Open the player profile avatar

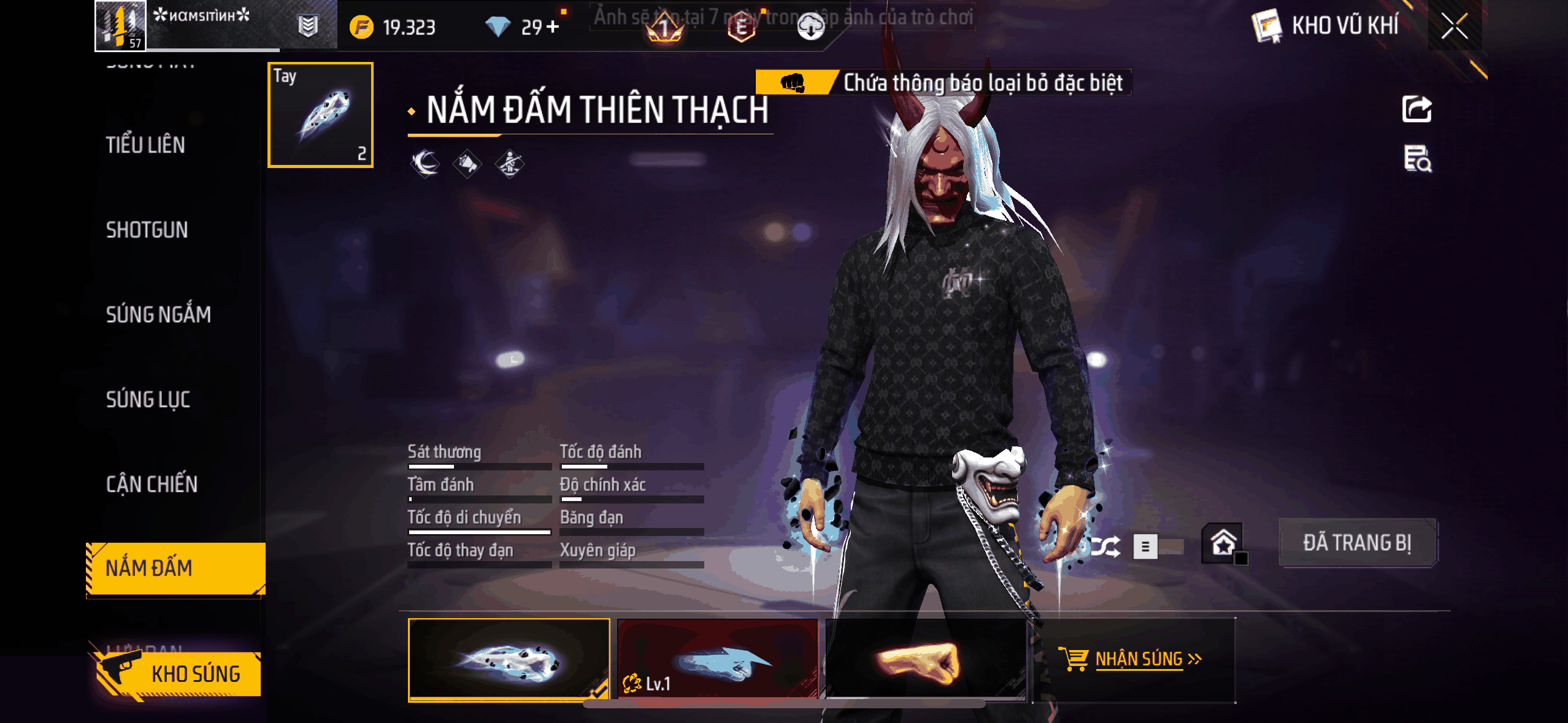click(x=120, y=25)
